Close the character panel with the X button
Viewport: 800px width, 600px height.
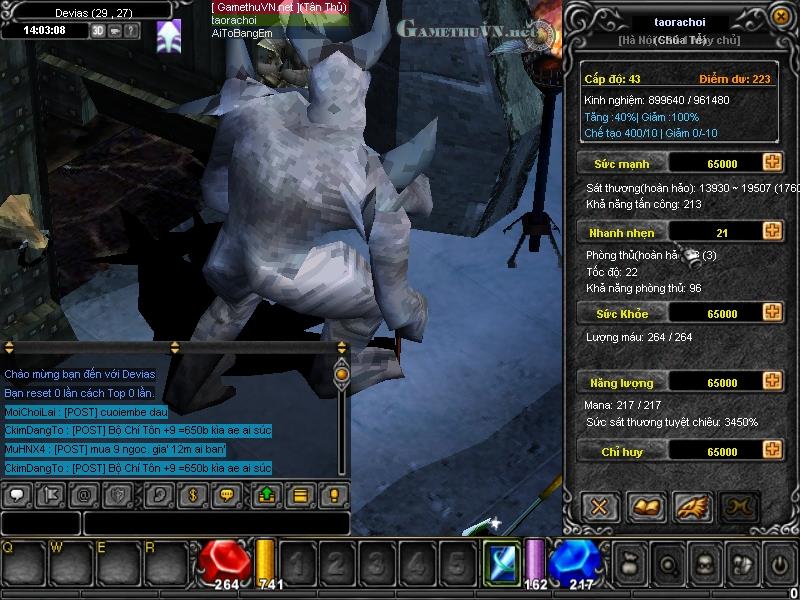point(599,506)
